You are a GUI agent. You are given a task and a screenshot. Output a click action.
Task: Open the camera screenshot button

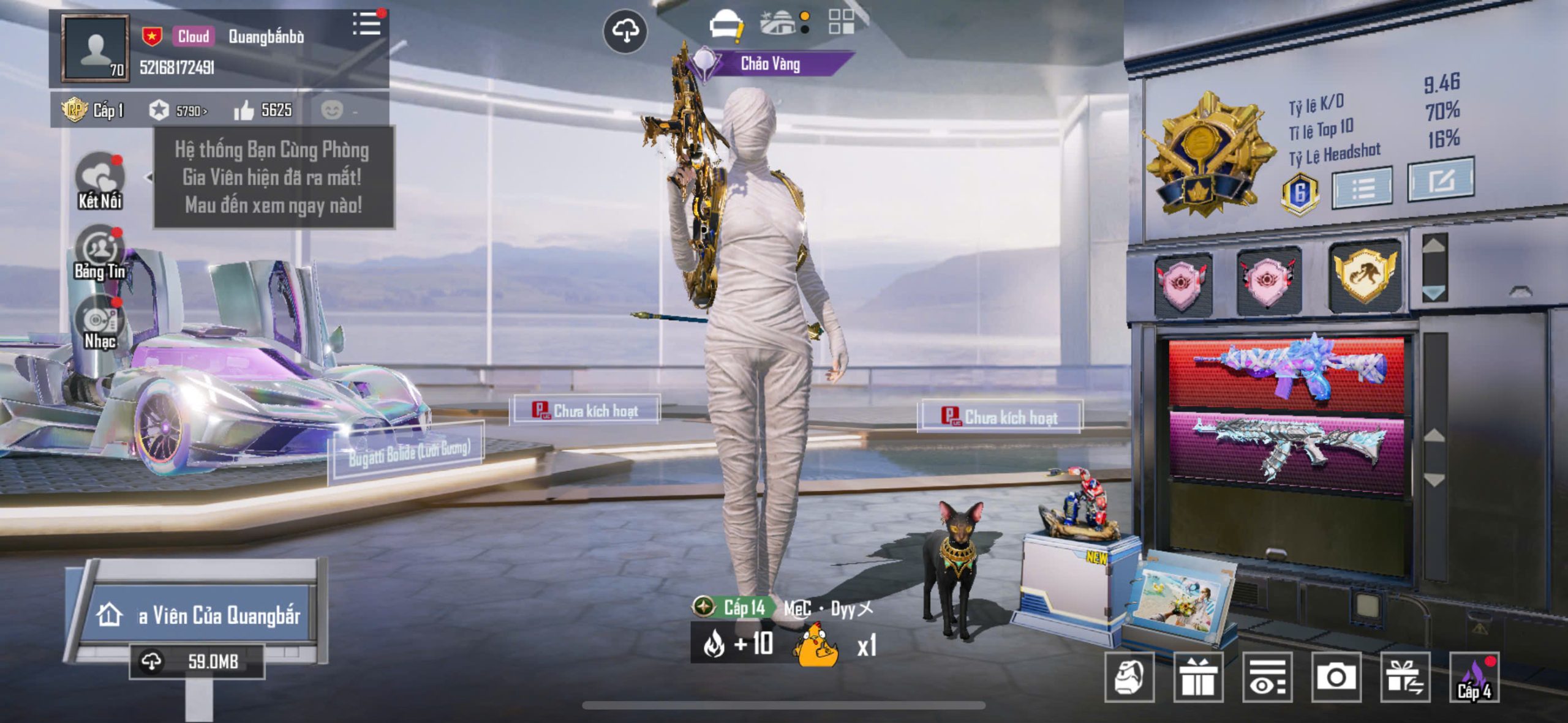click(1336, 676)
